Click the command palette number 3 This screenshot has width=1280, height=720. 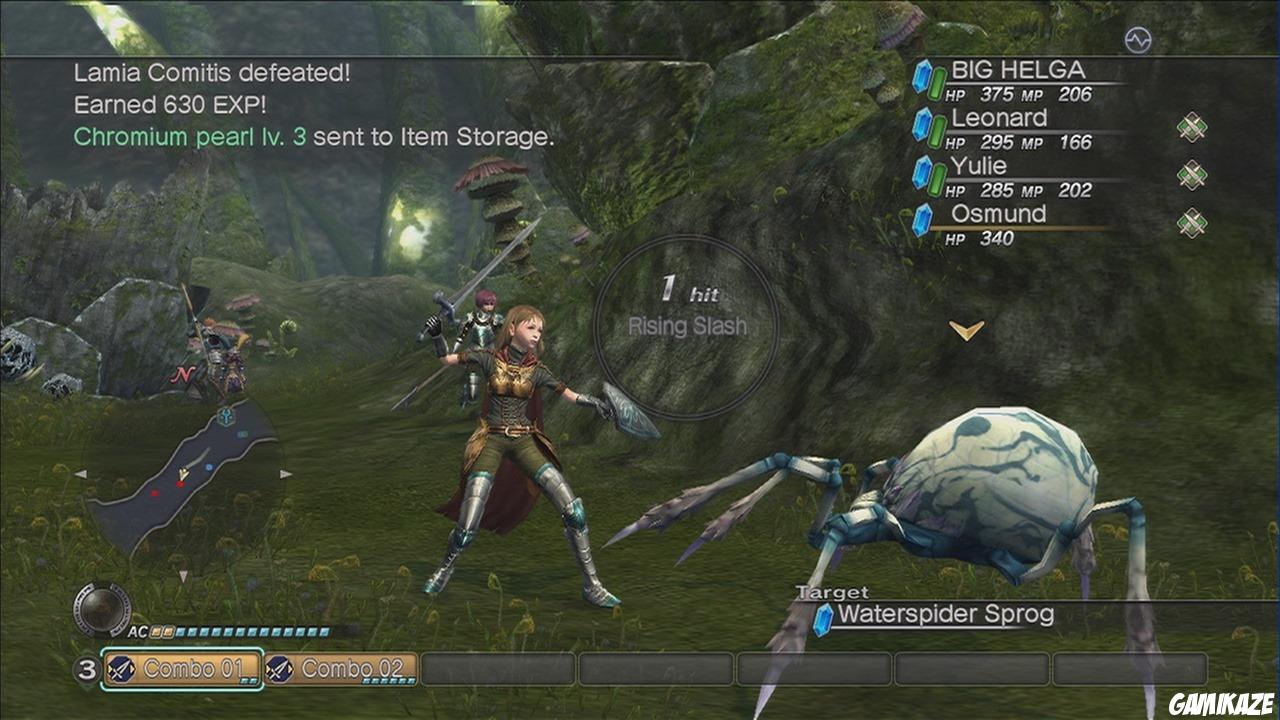pos(87,670)
